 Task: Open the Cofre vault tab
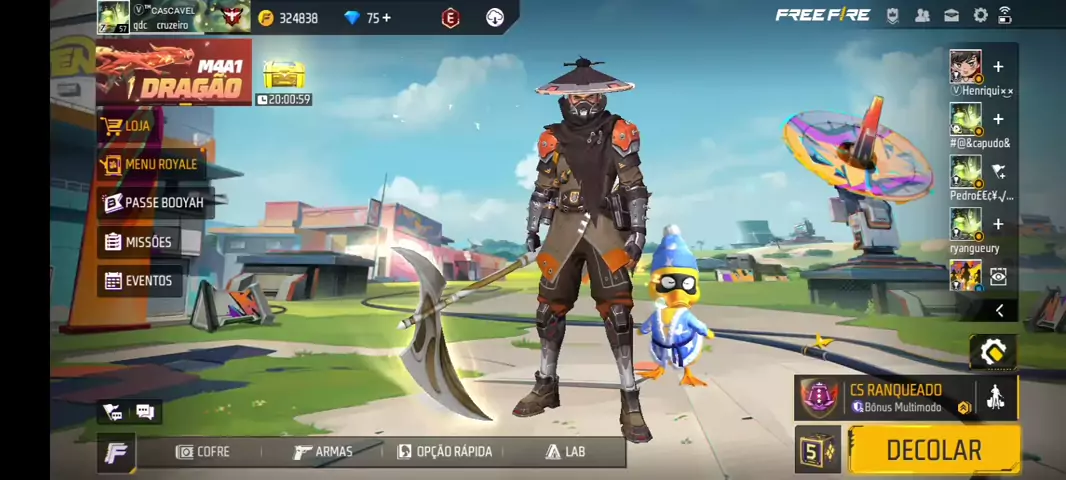pos(203,452)
